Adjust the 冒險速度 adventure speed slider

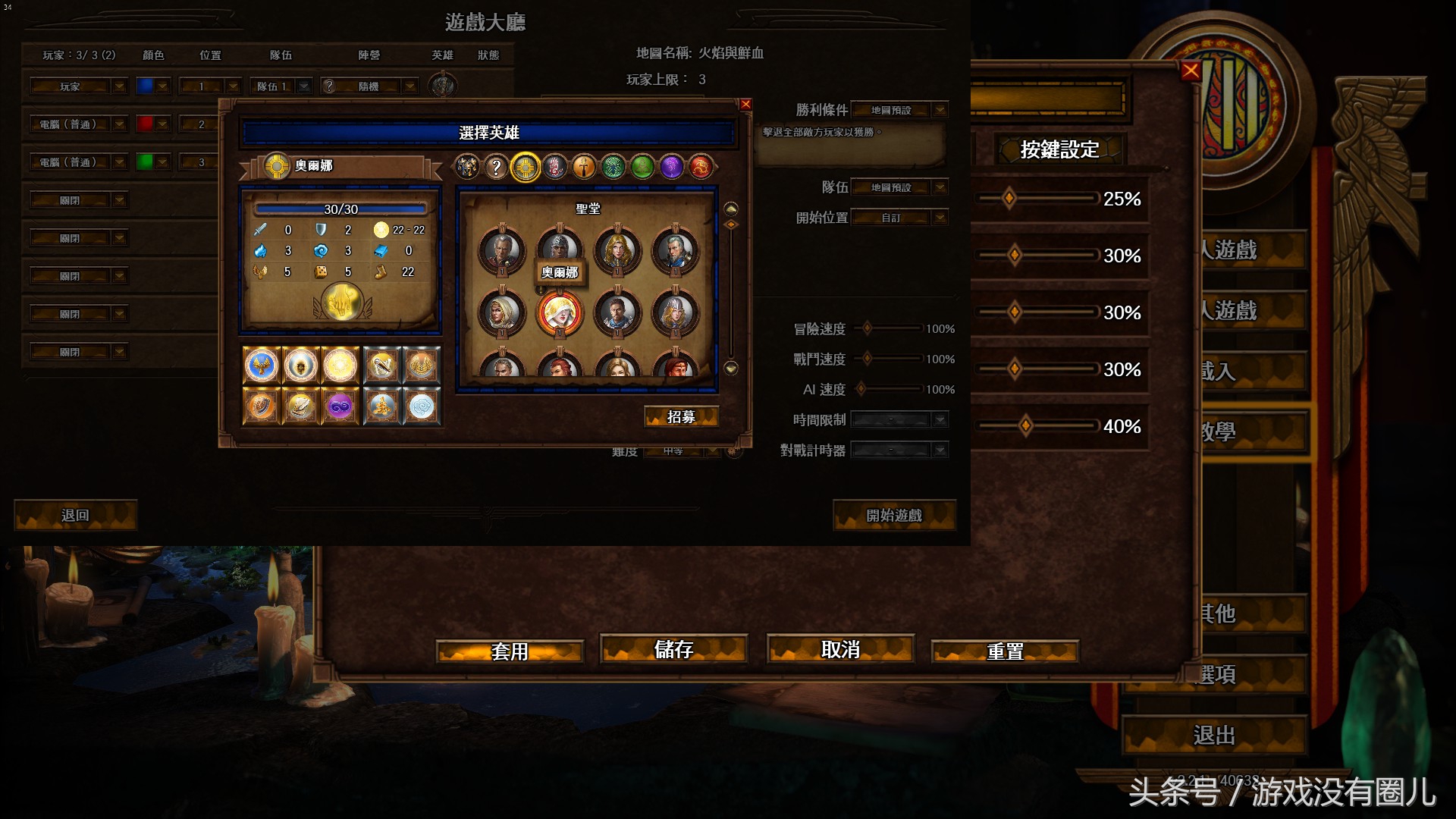[868, 328]
